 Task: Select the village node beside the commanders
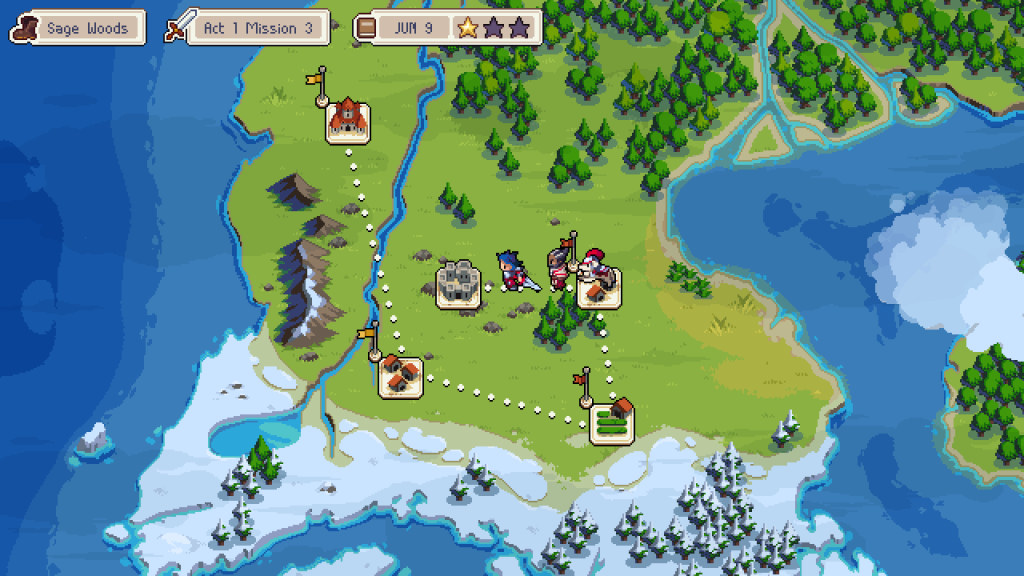click(598, 289)
